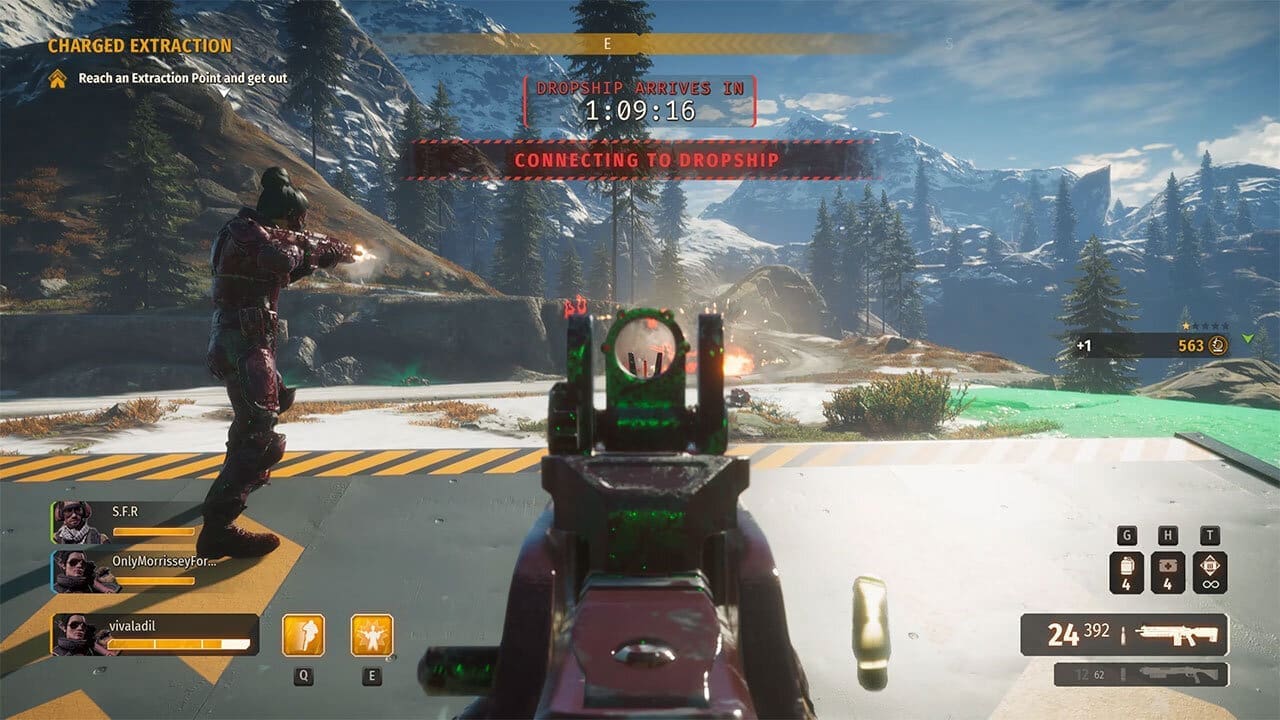This screenshot has height=720, width=1280.
Task: Select the infinite-use diamond gadget slot
Action: 1210,573
